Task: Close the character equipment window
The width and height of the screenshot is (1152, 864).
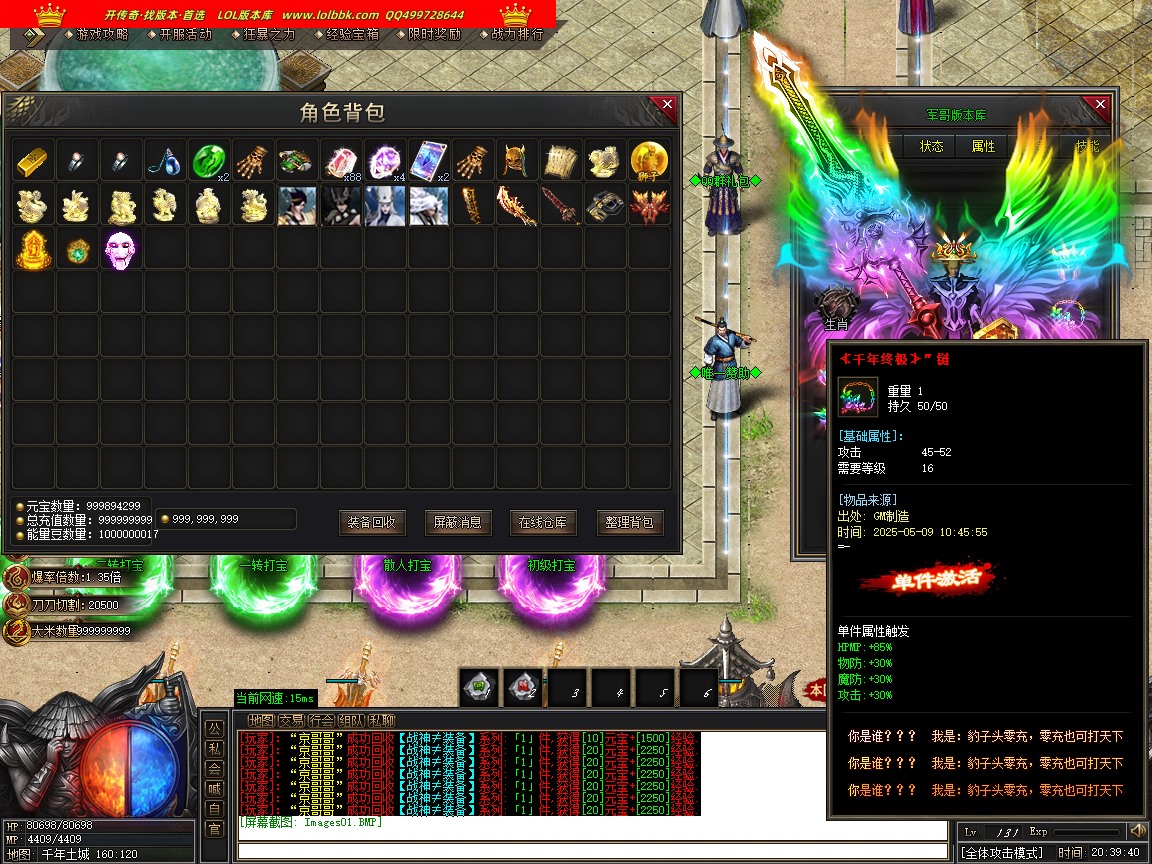Action: (x=1100, y=105)
